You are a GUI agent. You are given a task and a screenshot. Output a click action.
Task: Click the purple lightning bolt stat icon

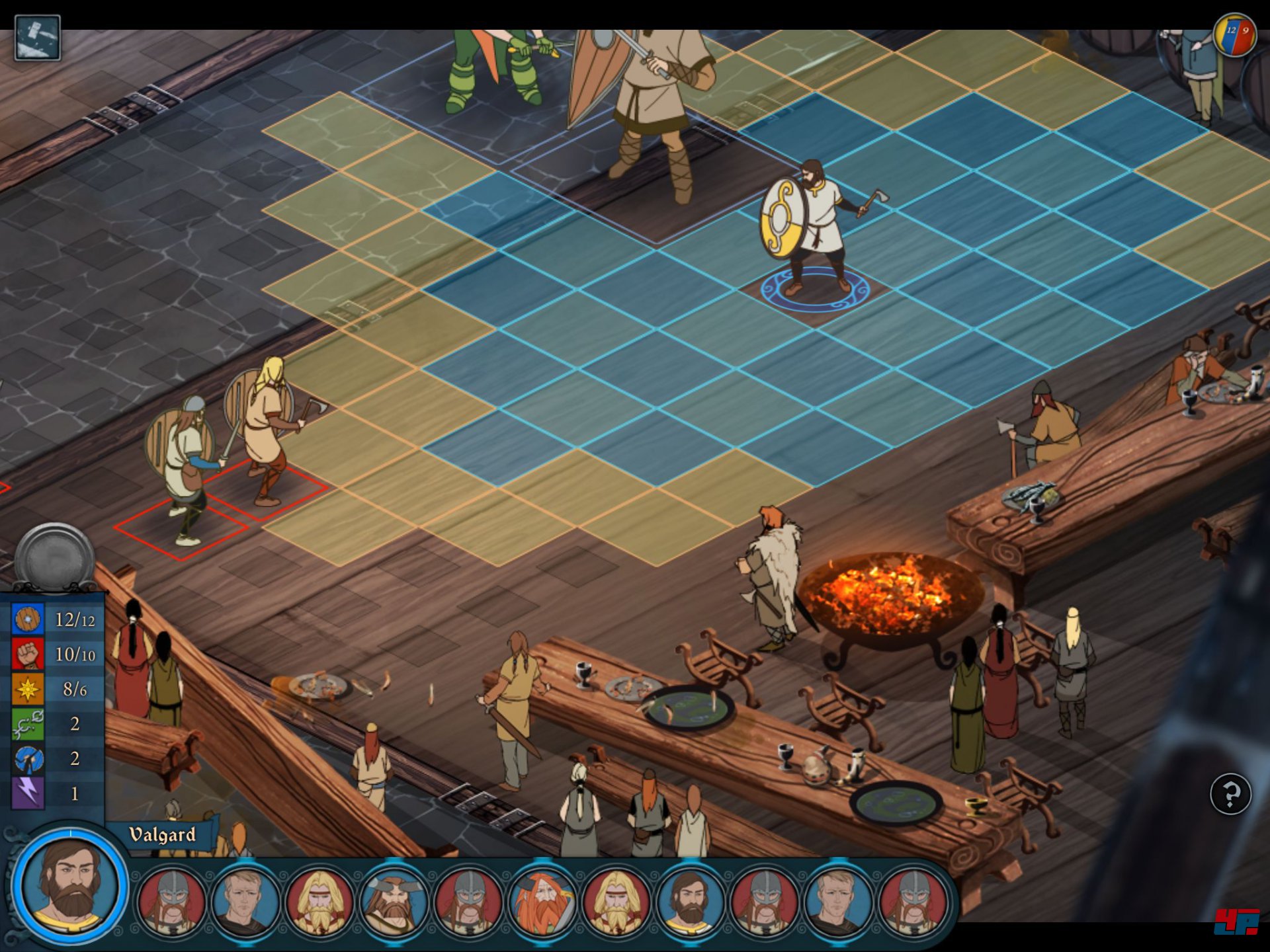[28, 793]
